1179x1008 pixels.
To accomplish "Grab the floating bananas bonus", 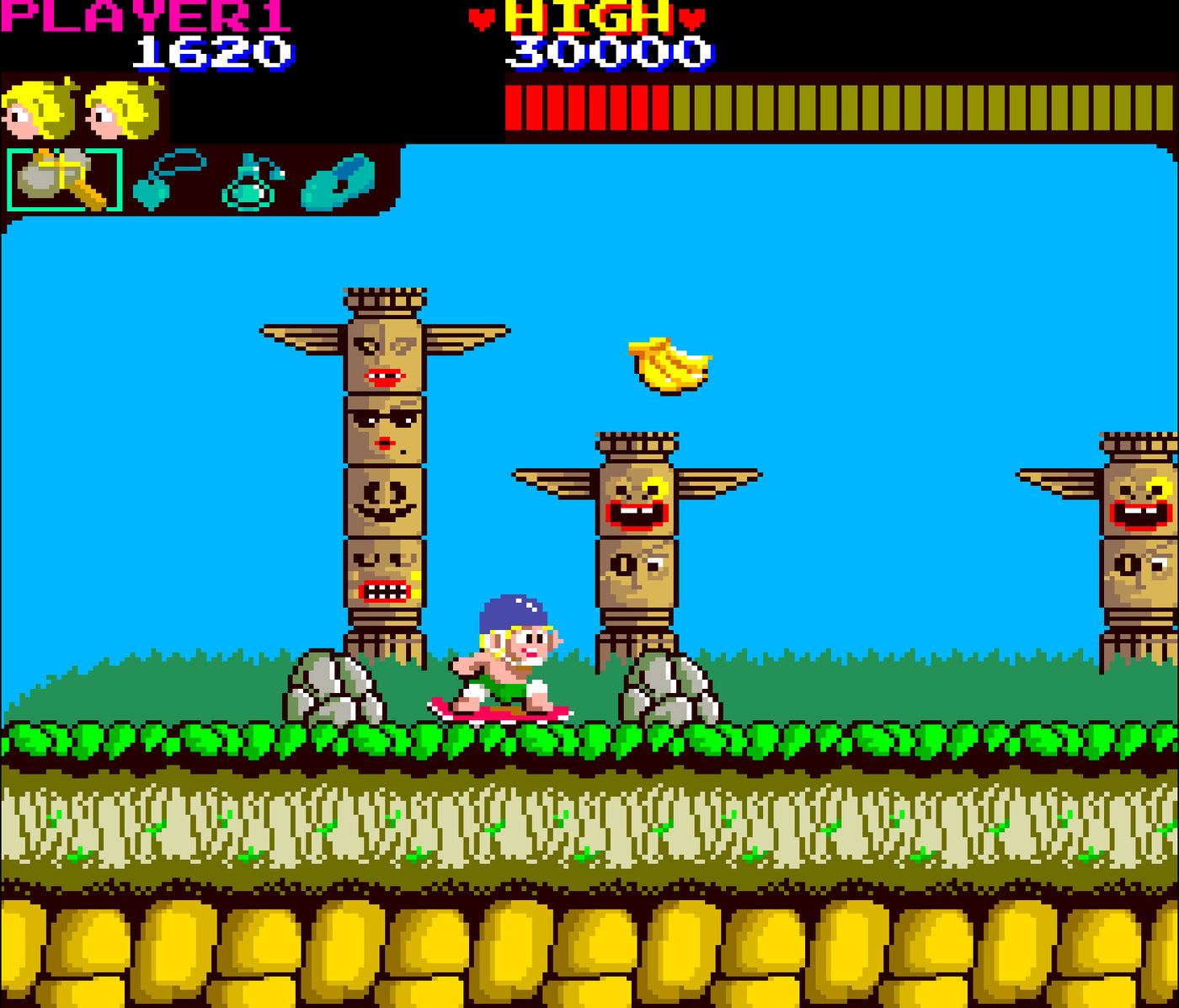I will coord(668,364).
